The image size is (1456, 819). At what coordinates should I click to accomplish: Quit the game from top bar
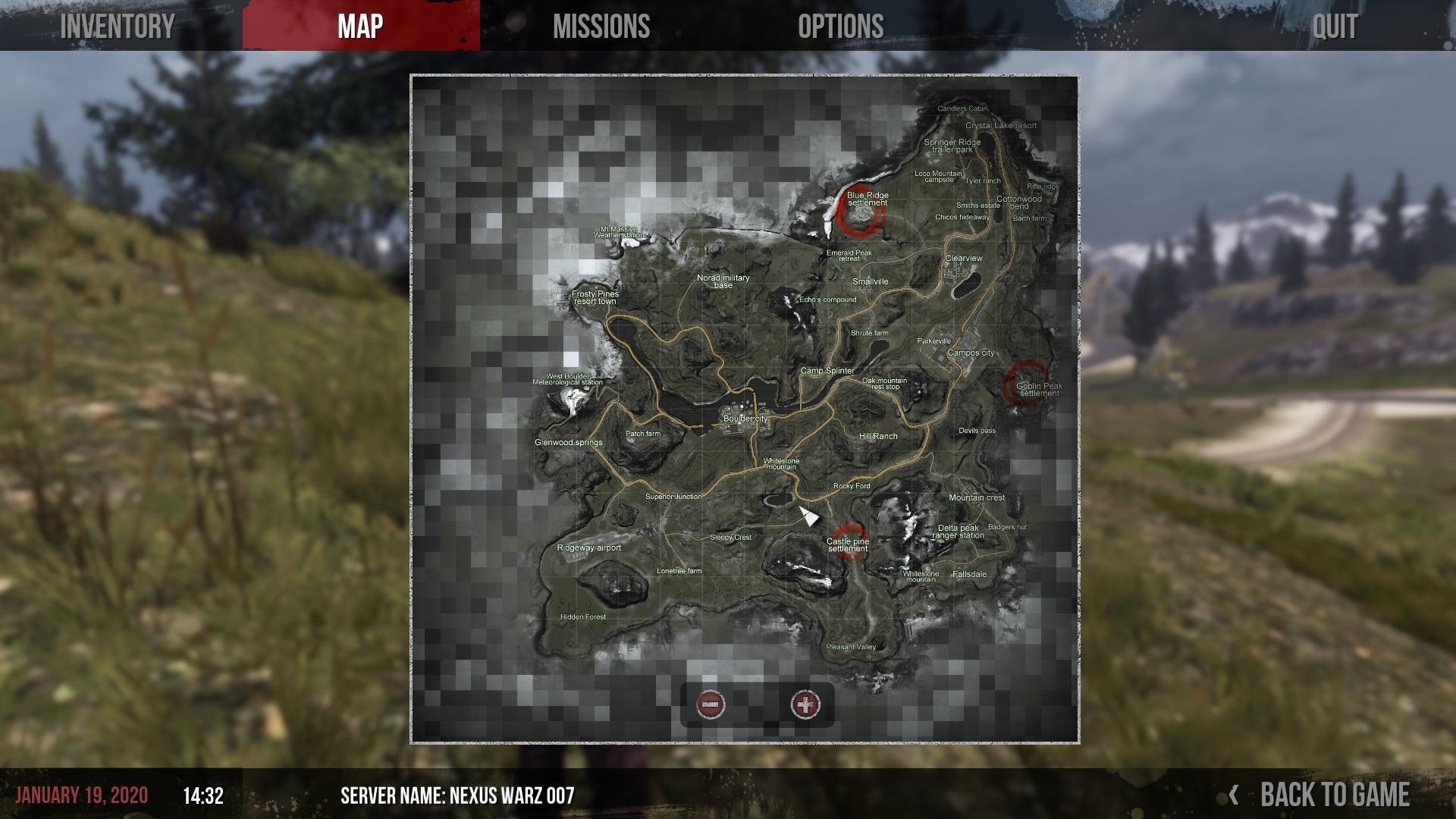coord(1335,27)
